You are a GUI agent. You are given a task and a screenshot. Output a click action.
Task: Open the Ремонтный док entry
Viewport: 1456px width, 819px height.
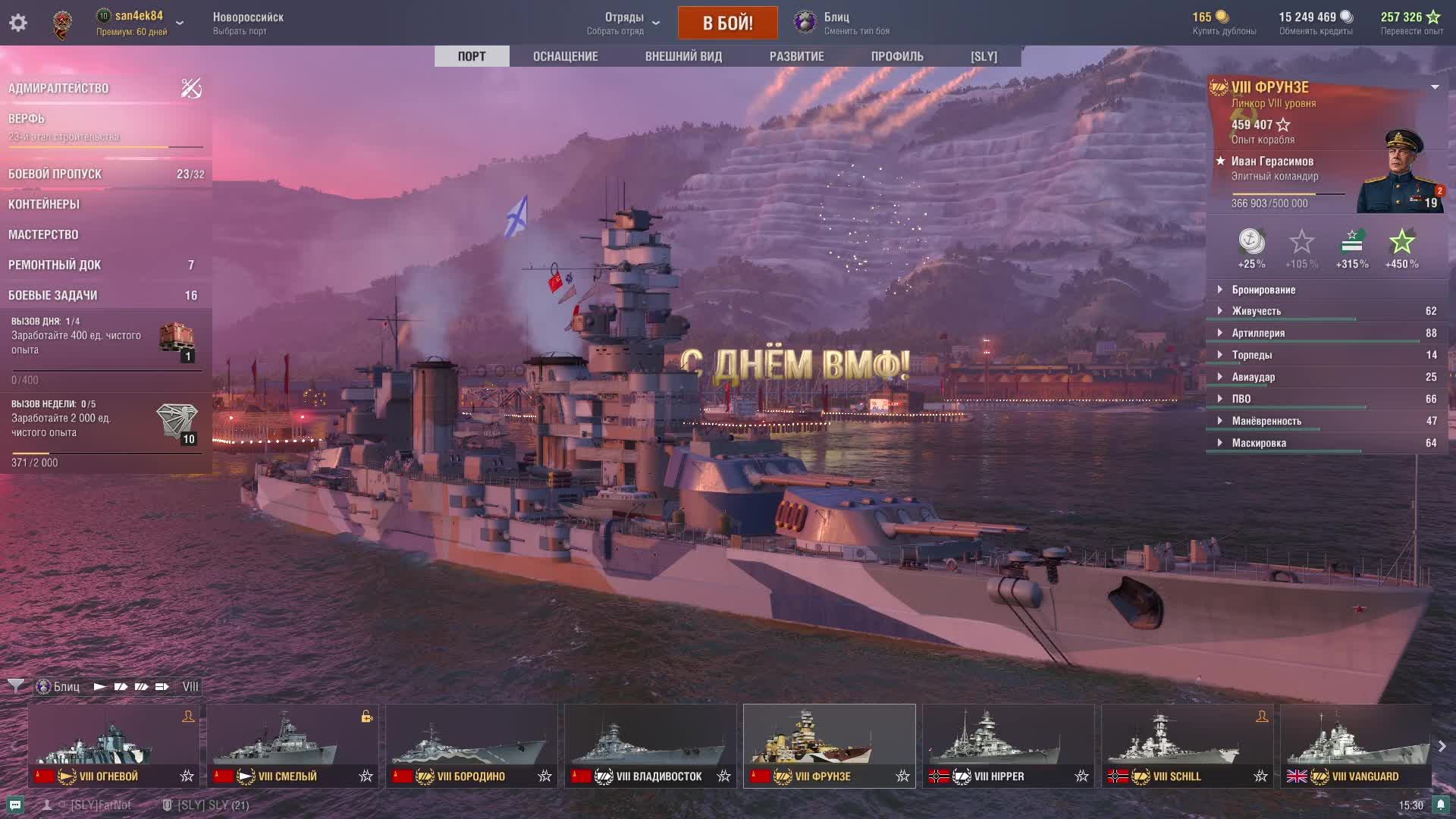[x=55, y=265]
